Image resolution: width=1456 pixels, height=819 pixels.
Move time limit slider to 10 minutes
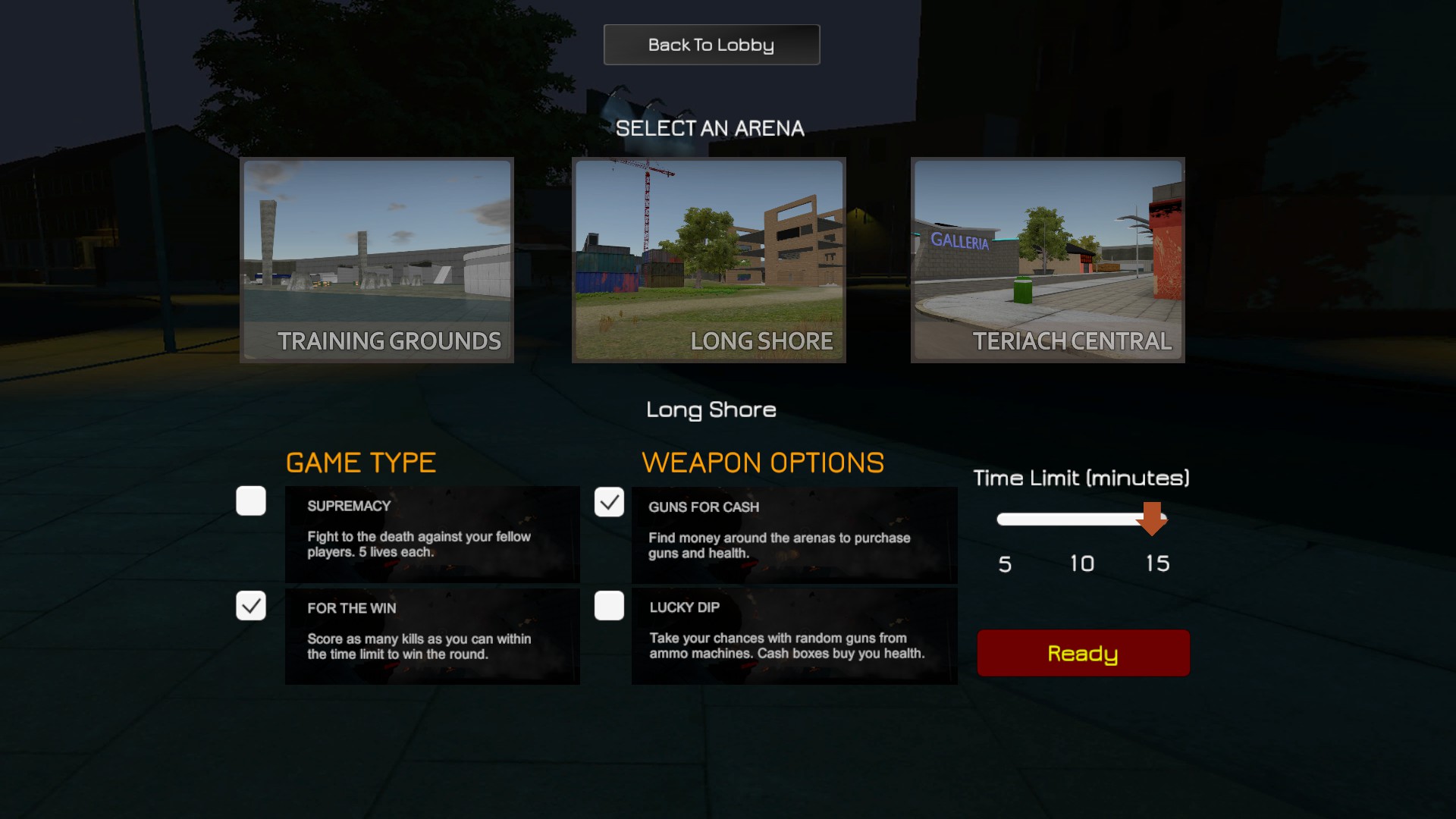pos(1081,519)
